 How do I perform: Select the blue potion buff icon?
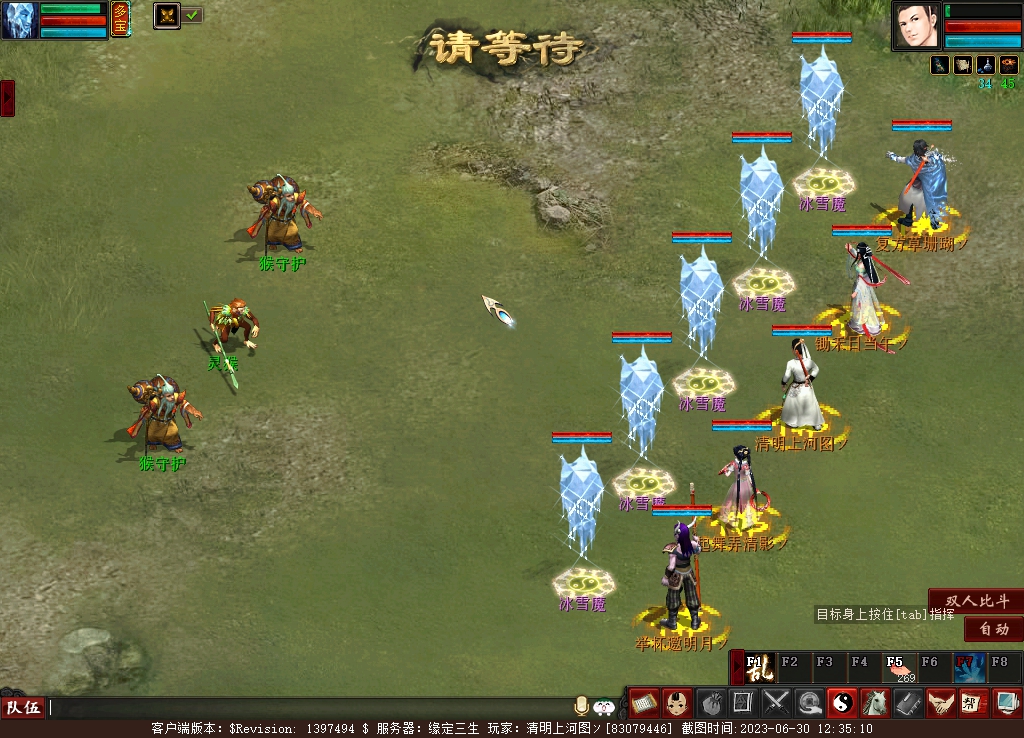coord(985,65)
